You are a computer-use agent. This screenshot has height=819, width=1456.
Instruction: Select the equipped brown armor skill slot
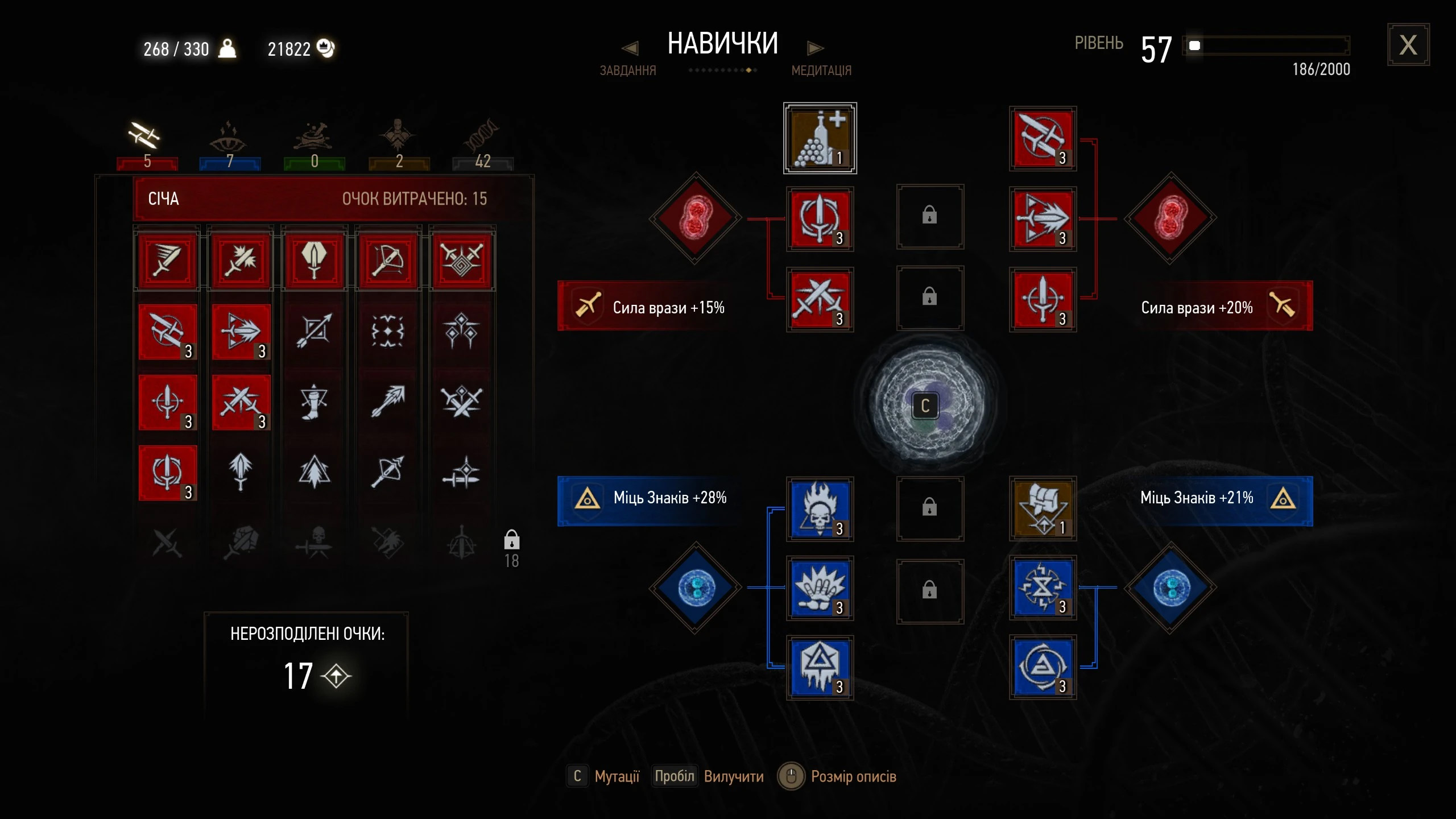tap(1043, 509)
